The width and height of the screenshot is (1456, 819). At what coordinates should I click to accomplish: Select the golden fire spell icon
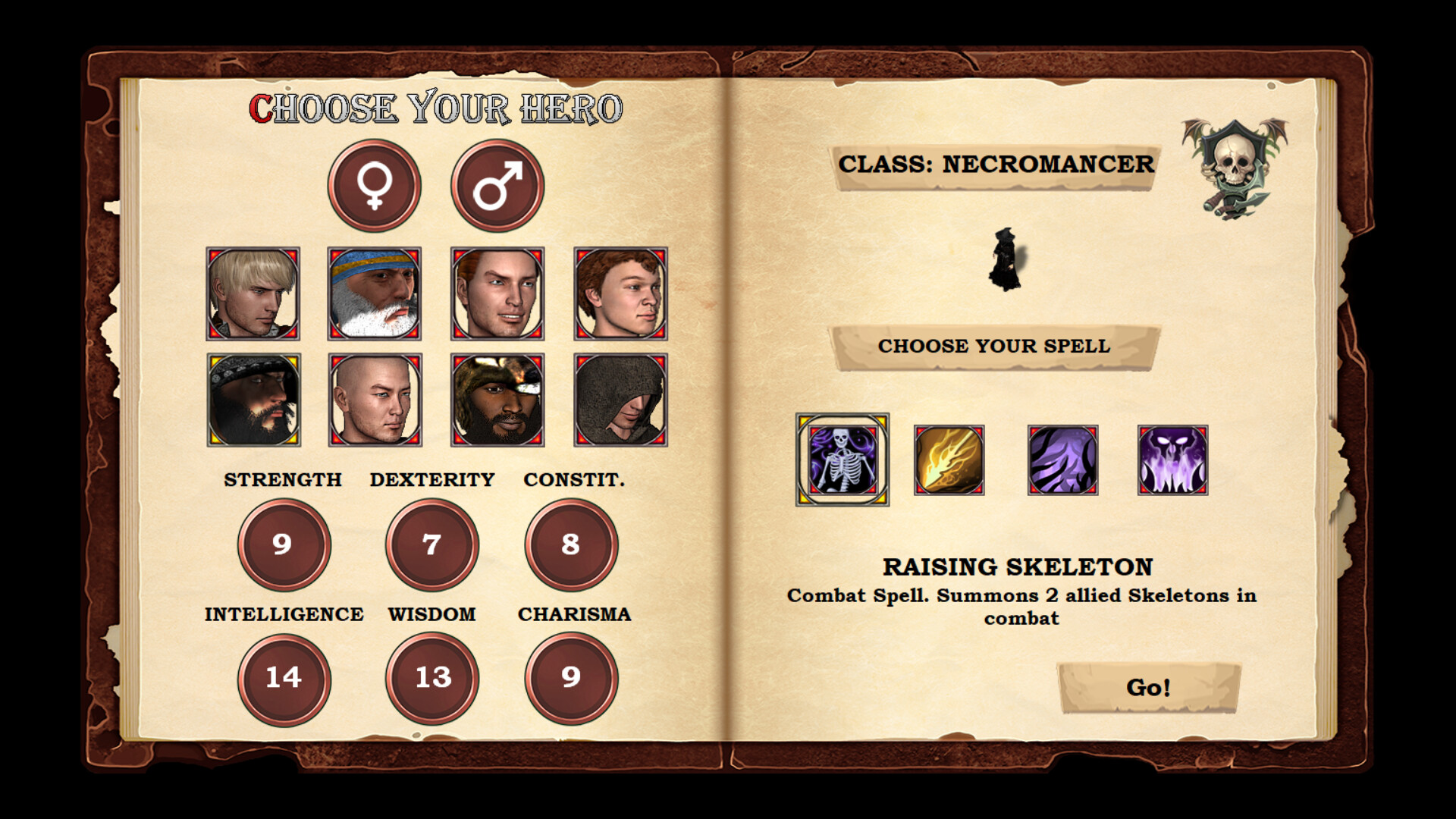950,458
